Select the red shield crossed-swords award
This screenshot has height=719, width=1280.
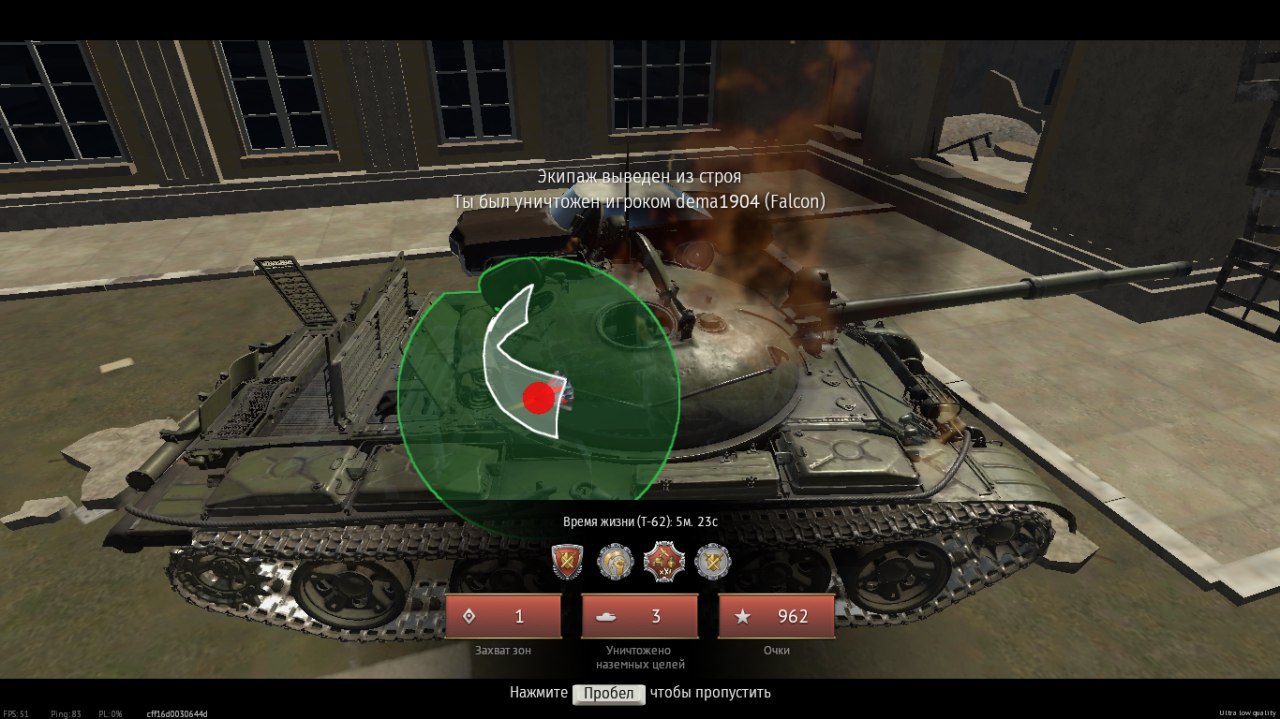coord(567,562)
